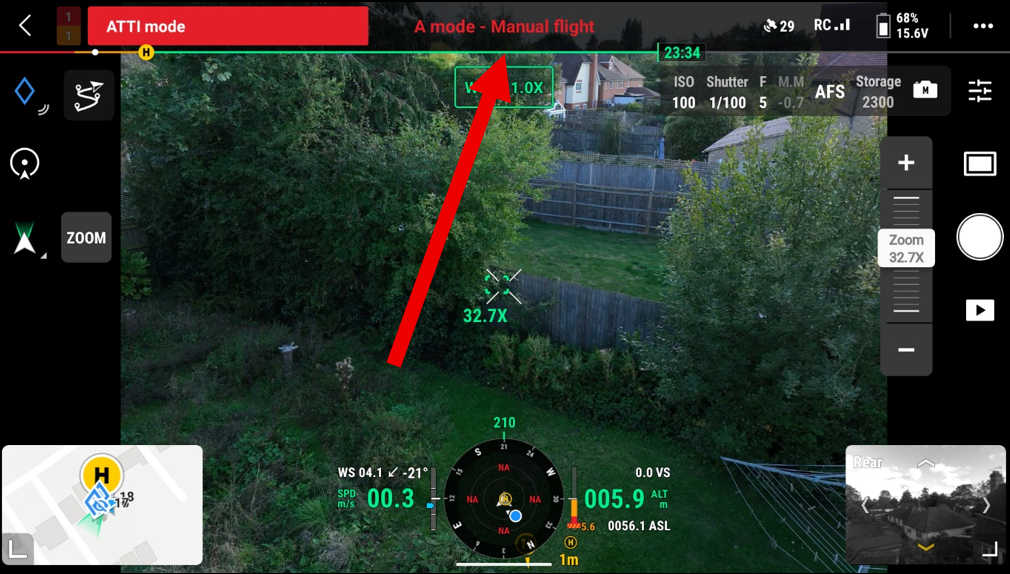Expand the minimap in the corner
Image resolution: width=1010 pixels, height=574 pixels.
tap(18, 548)
